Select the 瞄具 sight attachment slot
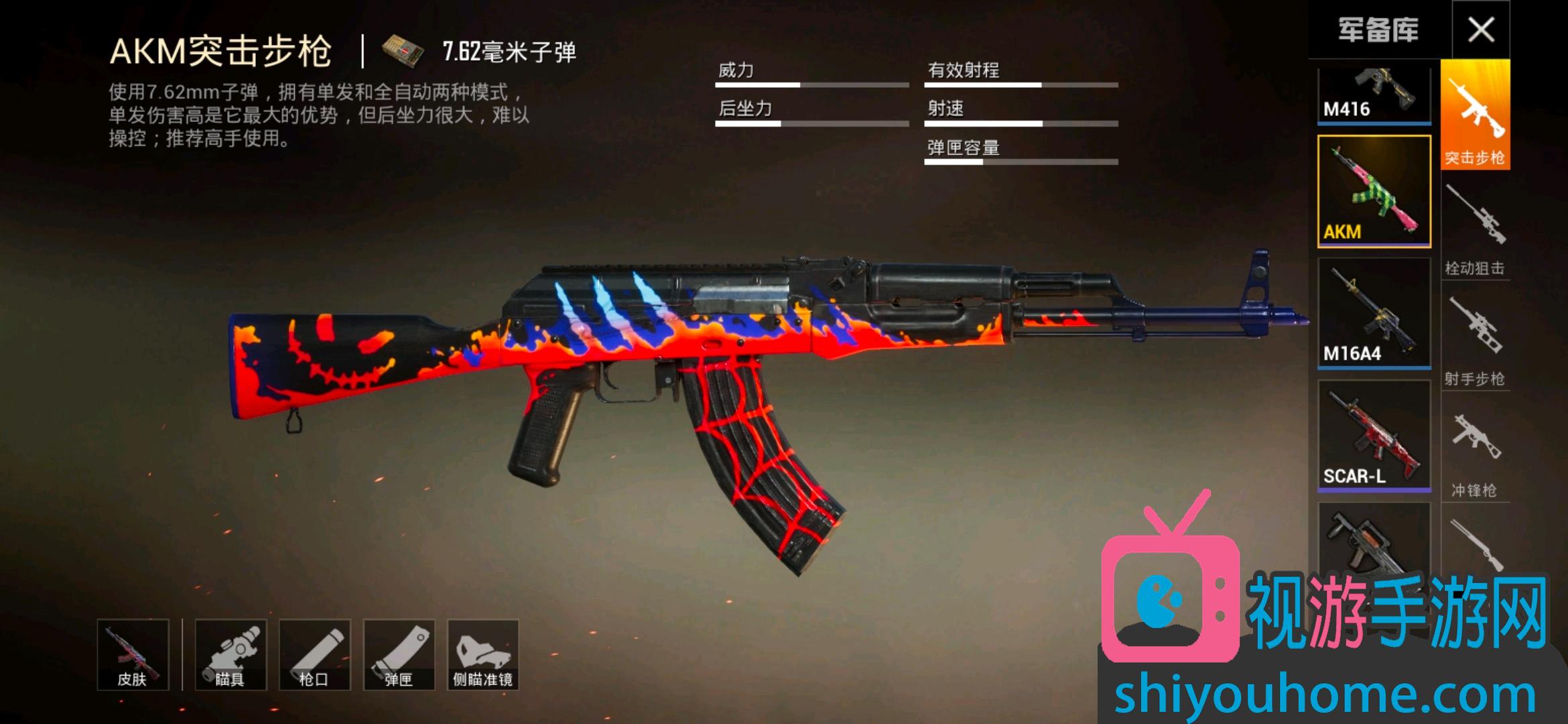Viewport: 1568px width, 724px height. pyautogui.click(x=231, y=655)
